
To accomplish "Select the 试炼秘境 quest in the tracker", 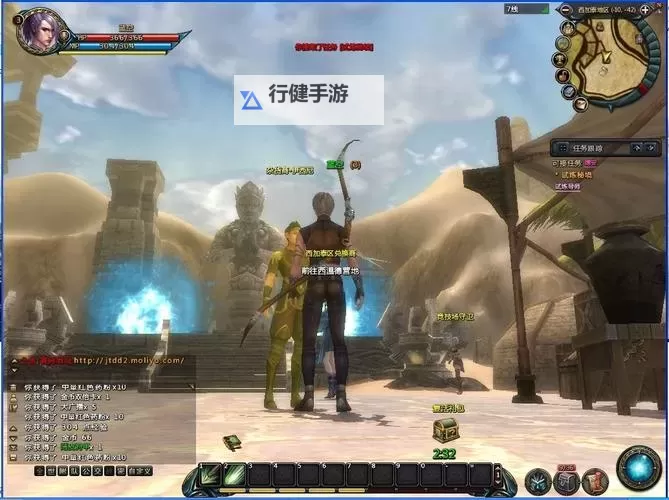I will (x=574, y=174).
